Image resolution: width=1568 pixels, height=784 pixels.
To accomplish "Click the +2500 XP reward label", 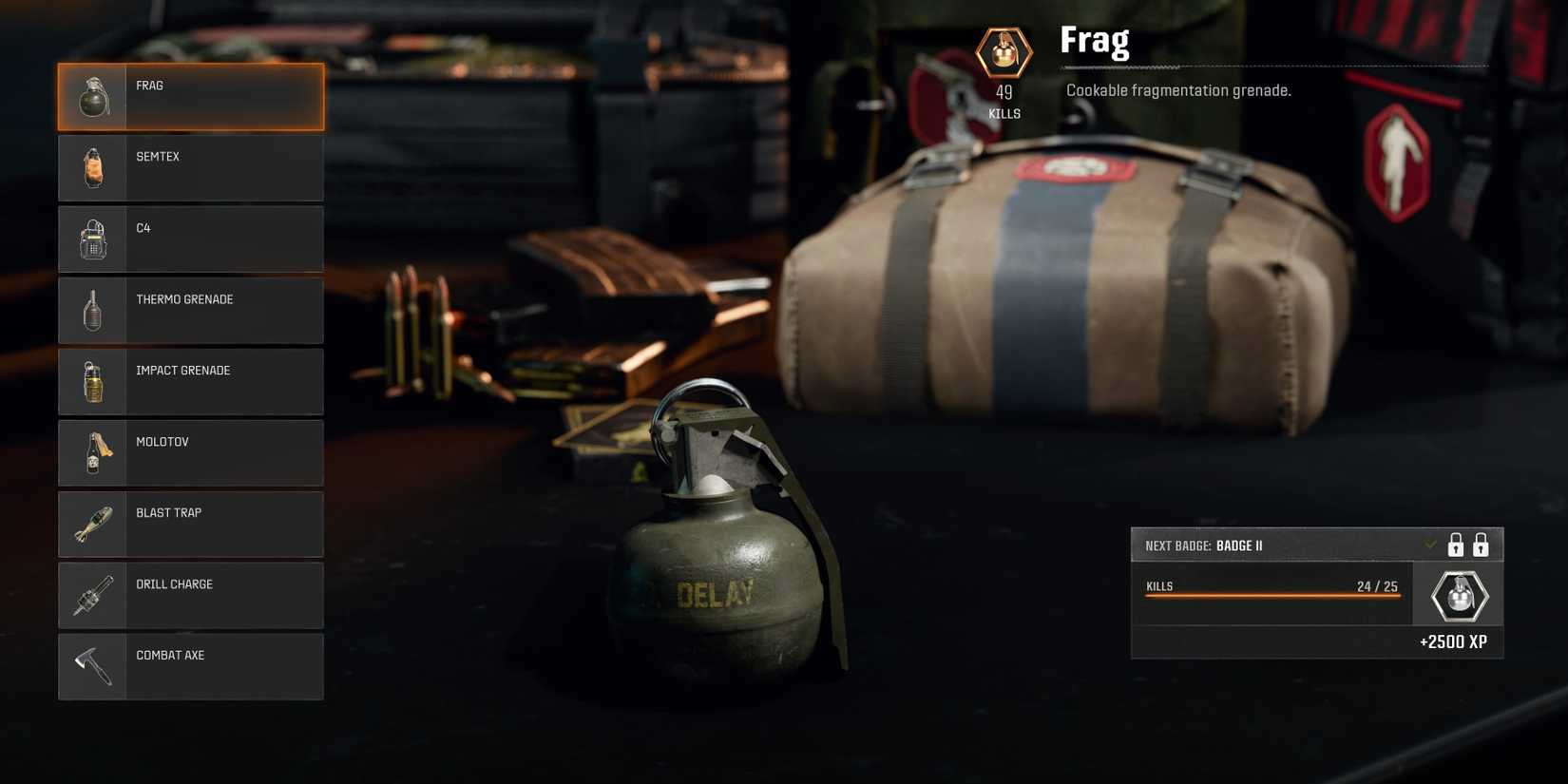I will 1454,641.
